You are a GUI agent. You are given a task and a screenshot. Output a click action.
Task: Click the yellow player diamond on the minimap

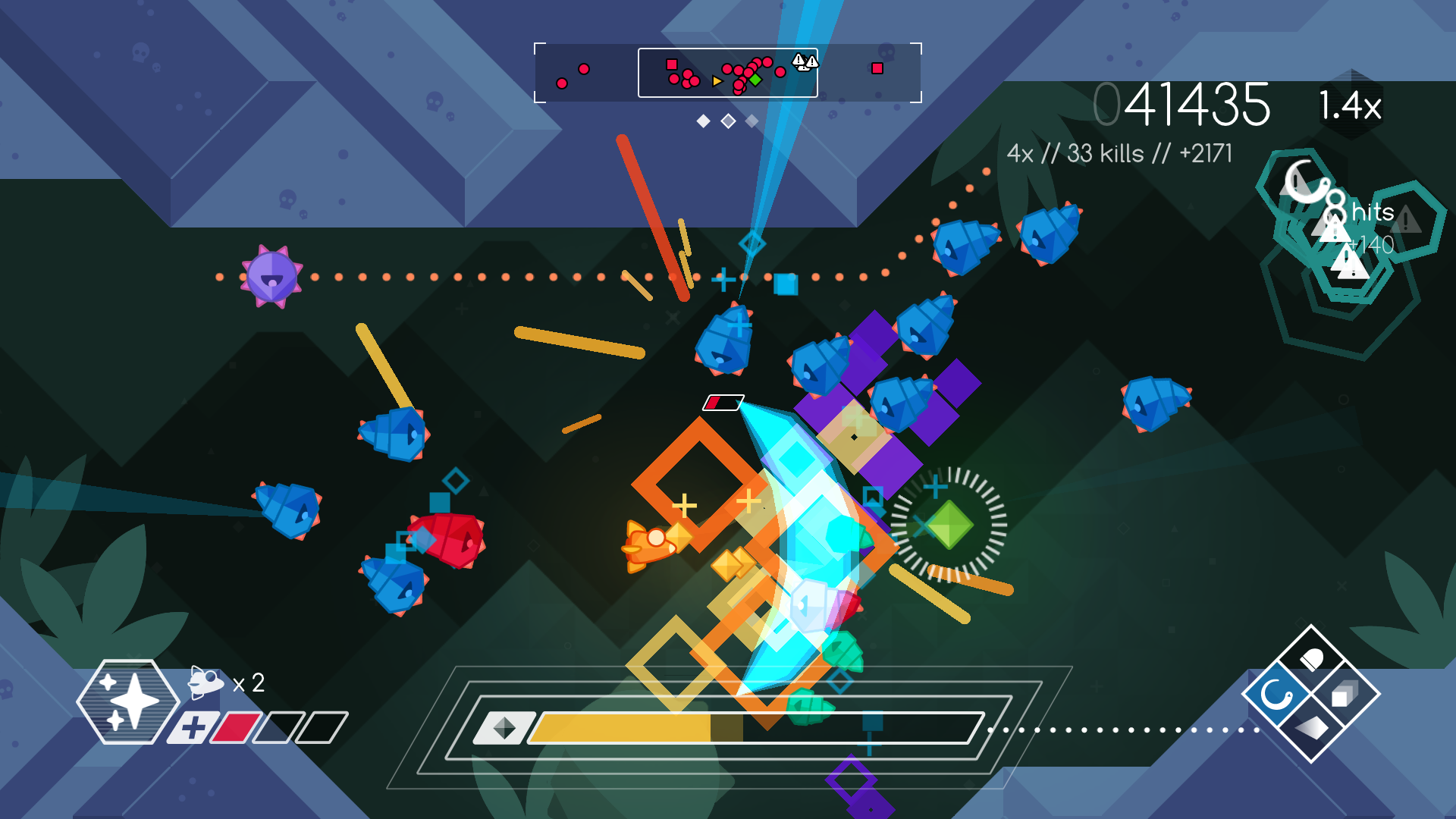(x=717, y=82)
